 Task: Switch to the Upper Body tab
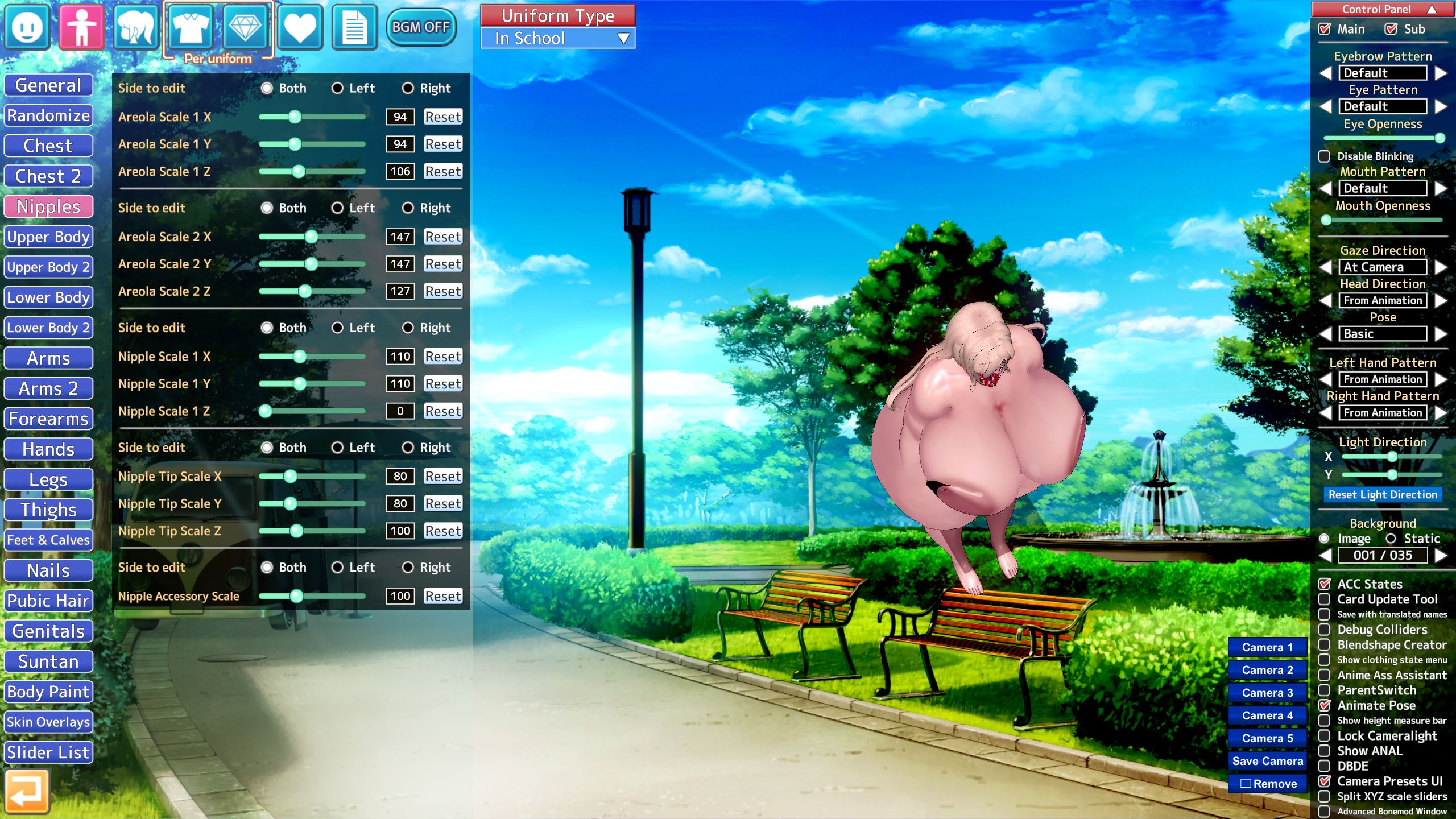pos(48,237)
